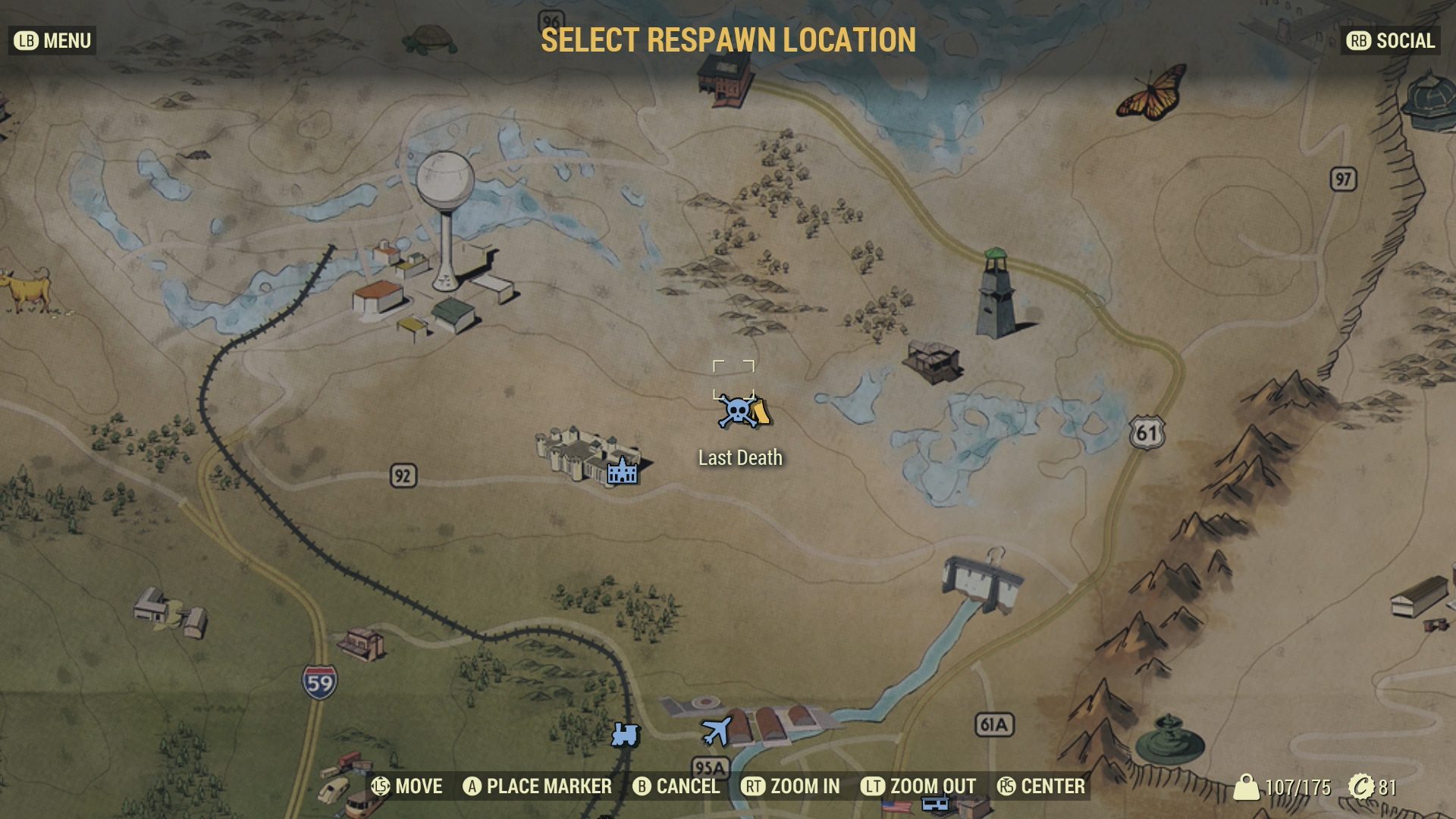Screen dimensions: 1456x819
Task: Select the fire lookout tower icon
Action: [996, 292]
